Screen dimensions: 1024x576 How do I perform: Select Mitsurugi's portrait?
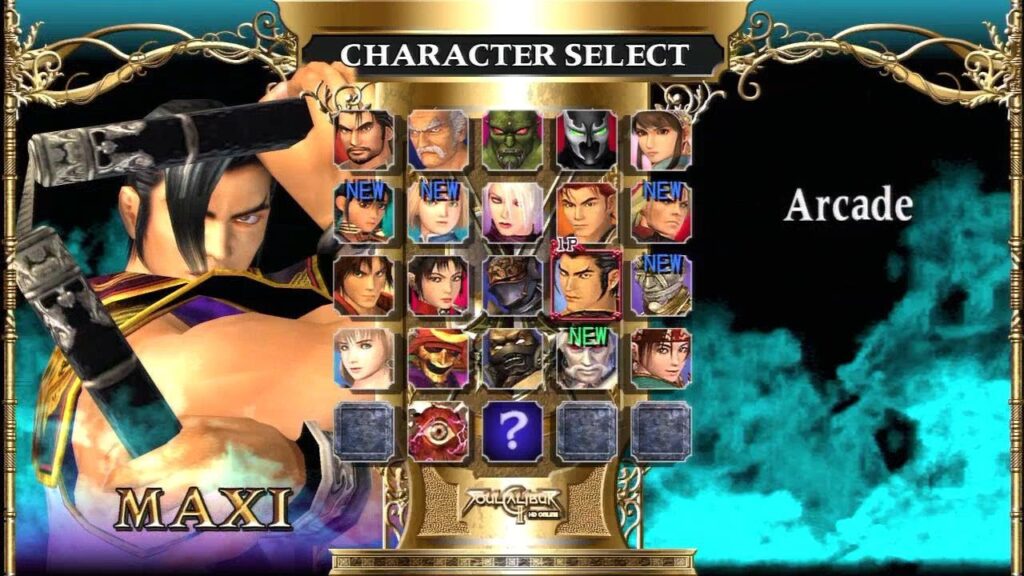pyautogui.click(x=364, y=140)
